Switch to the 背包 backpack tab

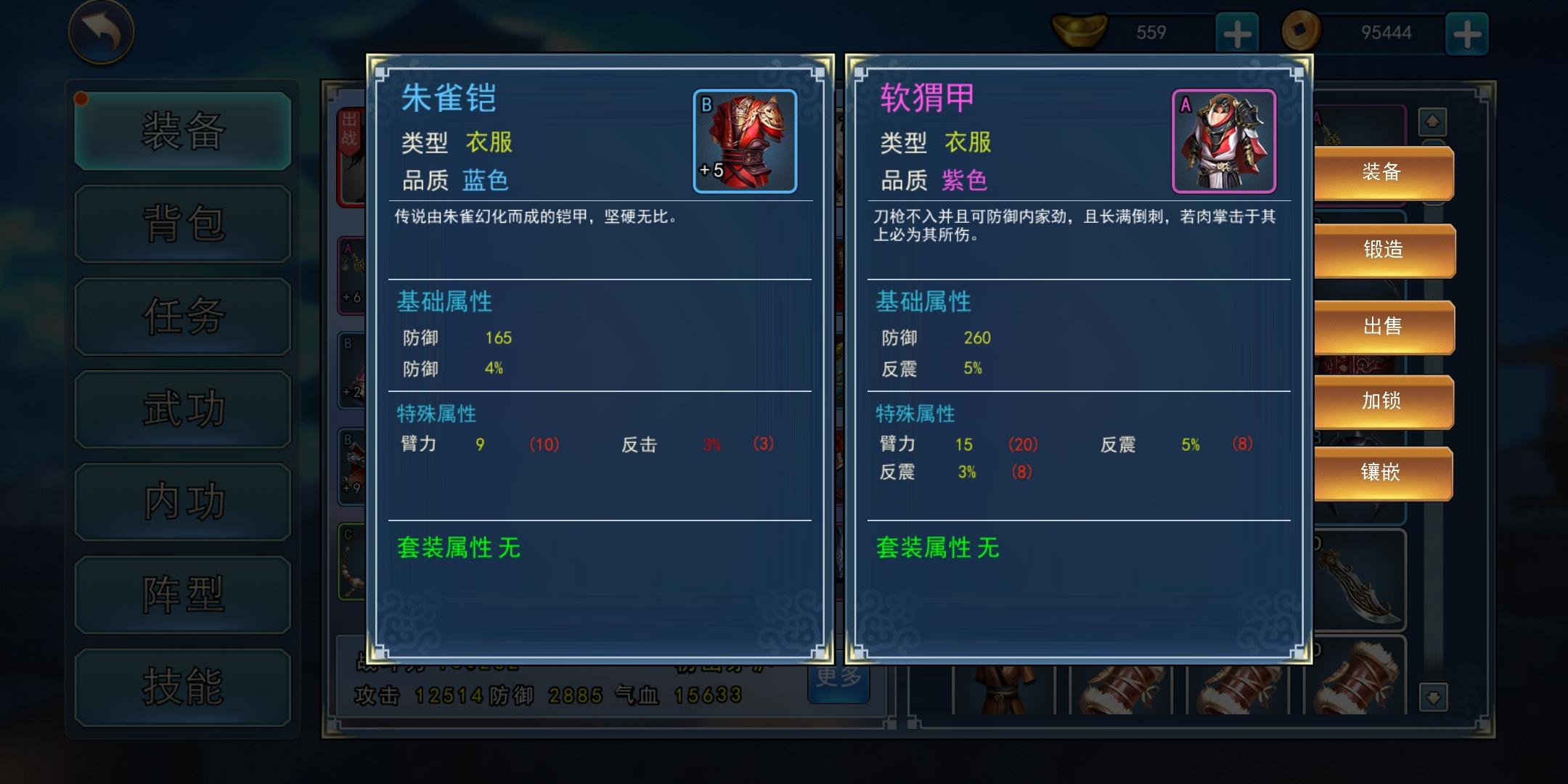point(182,223)
